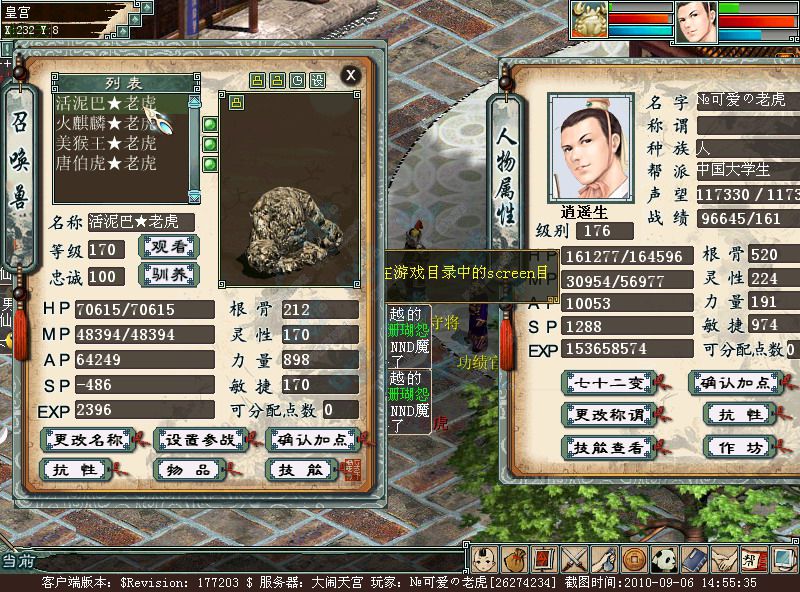Open the computer monitor system icon
The image size is (800, 592).
[784, 558]
